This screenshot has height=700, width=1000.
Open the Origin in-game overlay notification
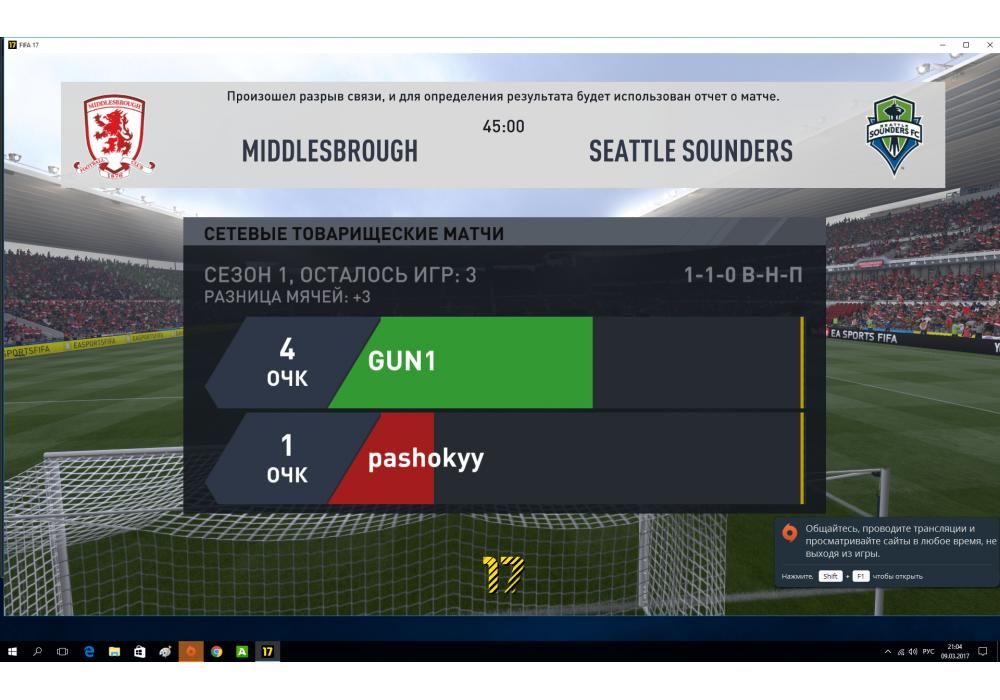point(886,550)
